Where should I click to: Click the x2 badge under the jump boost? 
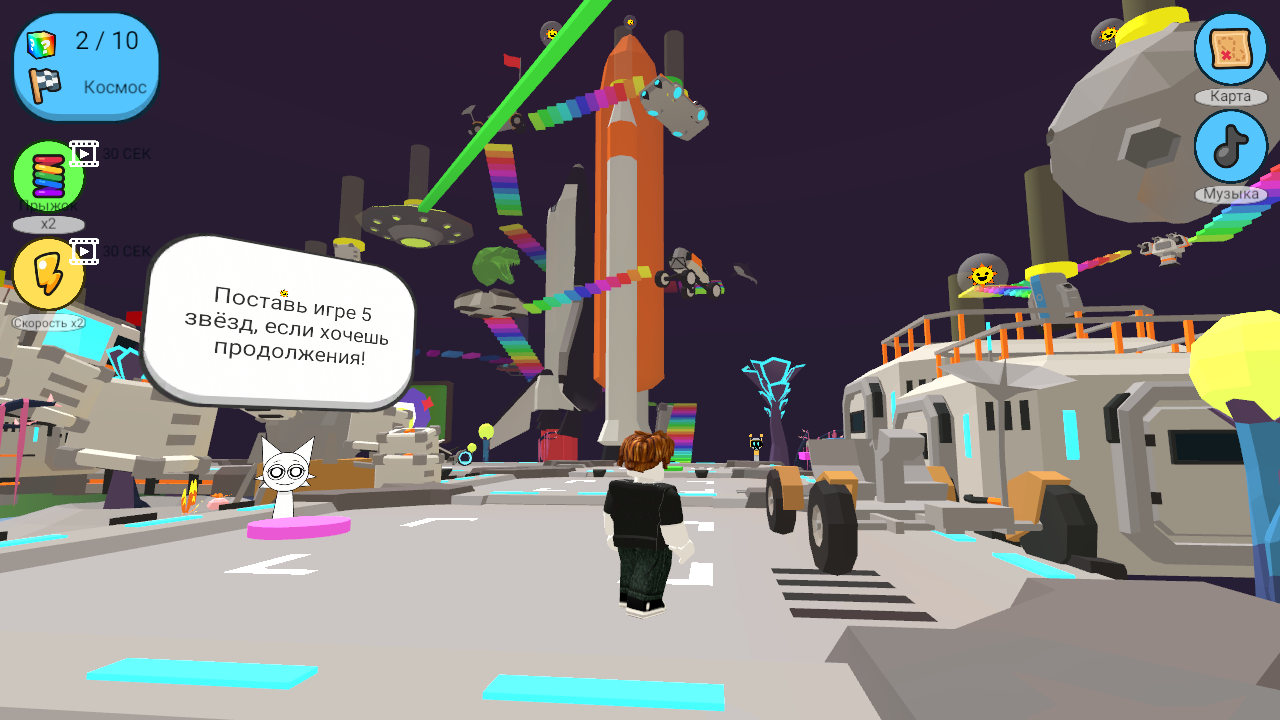48,224
